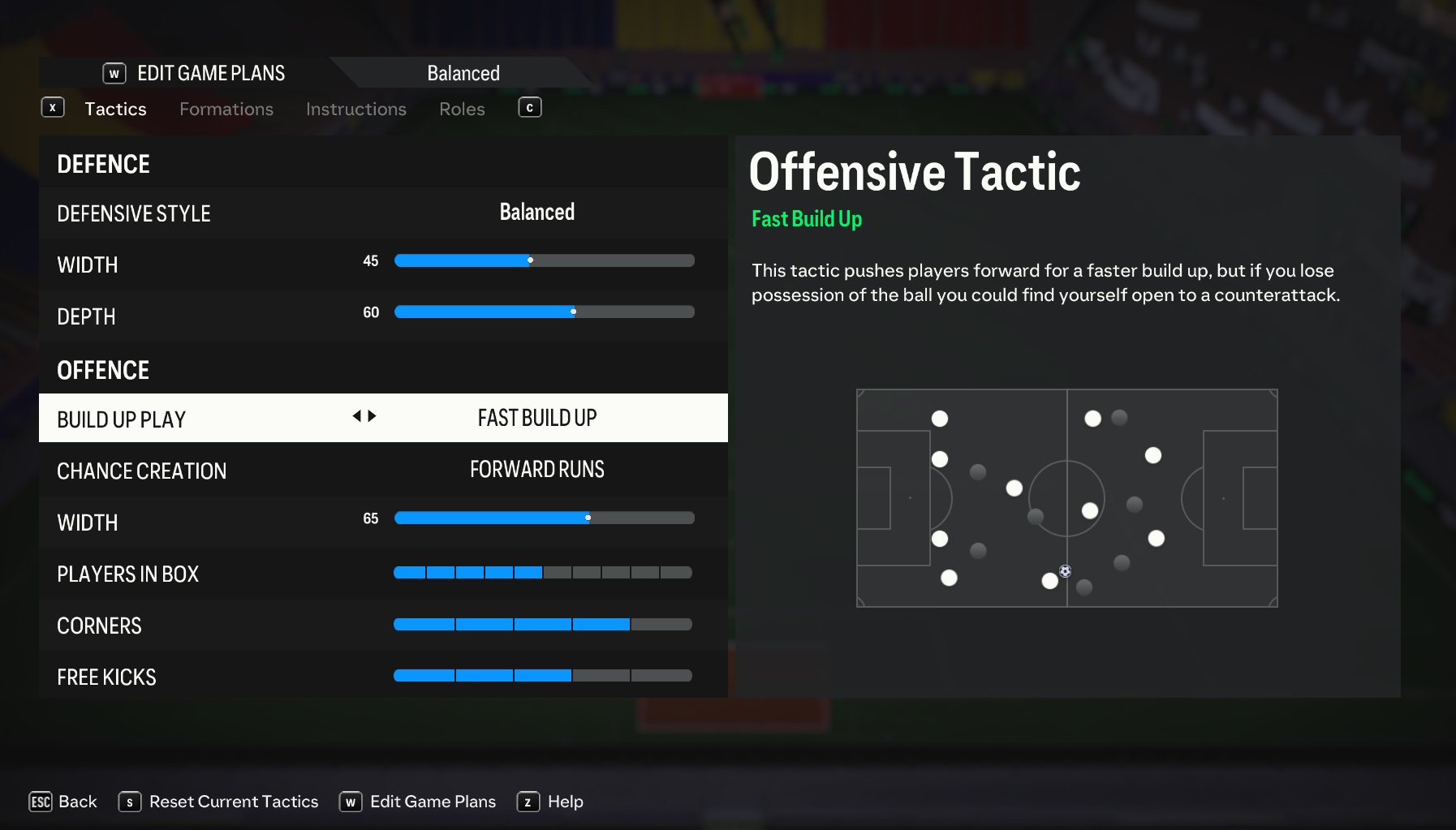The height and width of the screenshot is (830, 1456).
Task: Select the Balanced game plan tab
Action: coord(462,72)
